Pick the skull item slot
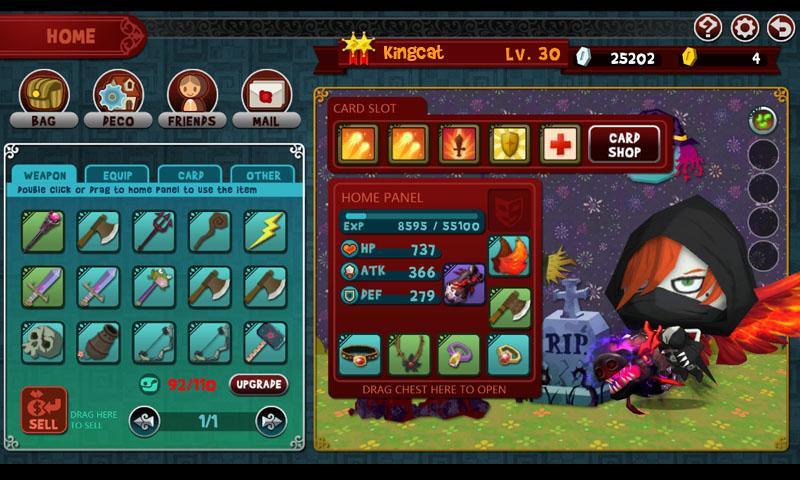The width and height of the screenshot is (800, 480). [43, 343]
